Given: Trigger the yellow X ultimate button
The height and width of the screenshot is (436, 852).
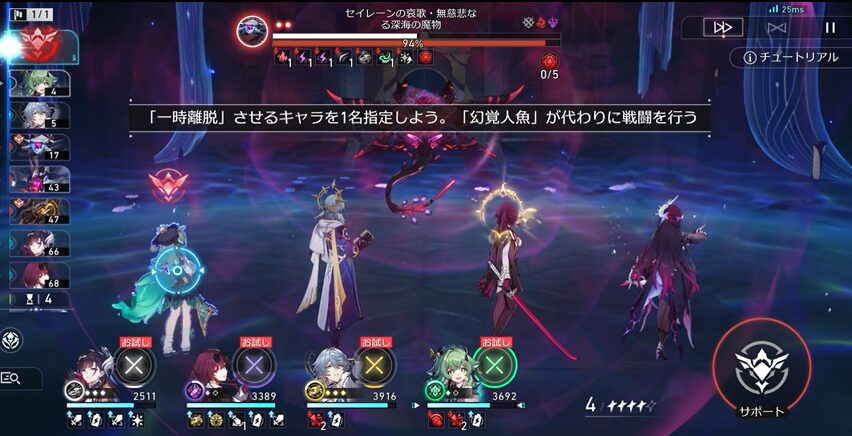Looking at the screenshot, I should pos(375,366).
